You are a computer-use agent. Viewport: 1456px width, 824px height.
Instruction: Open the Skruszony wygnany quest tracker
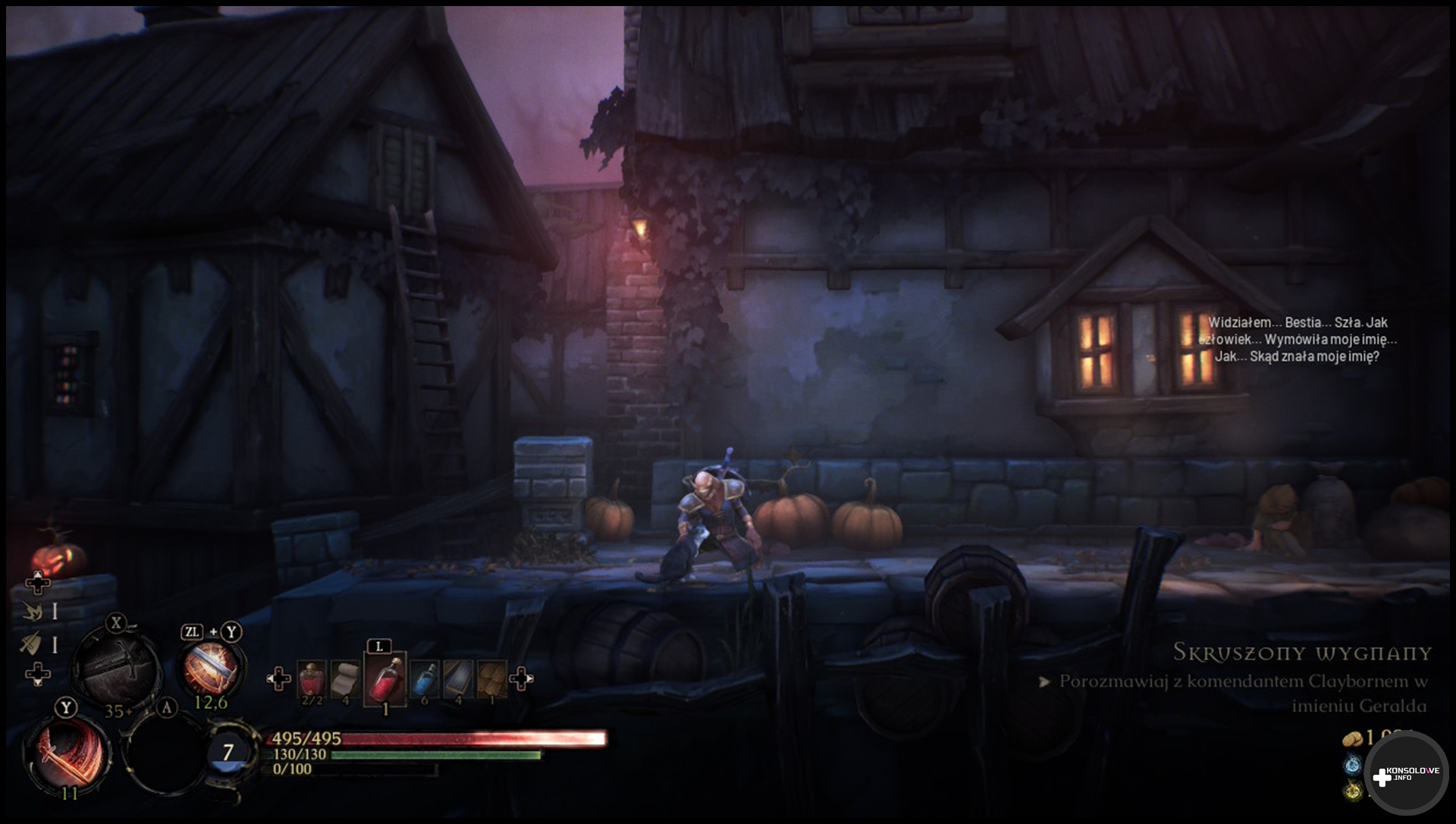pyautogui.click(x=1301, y=653)
